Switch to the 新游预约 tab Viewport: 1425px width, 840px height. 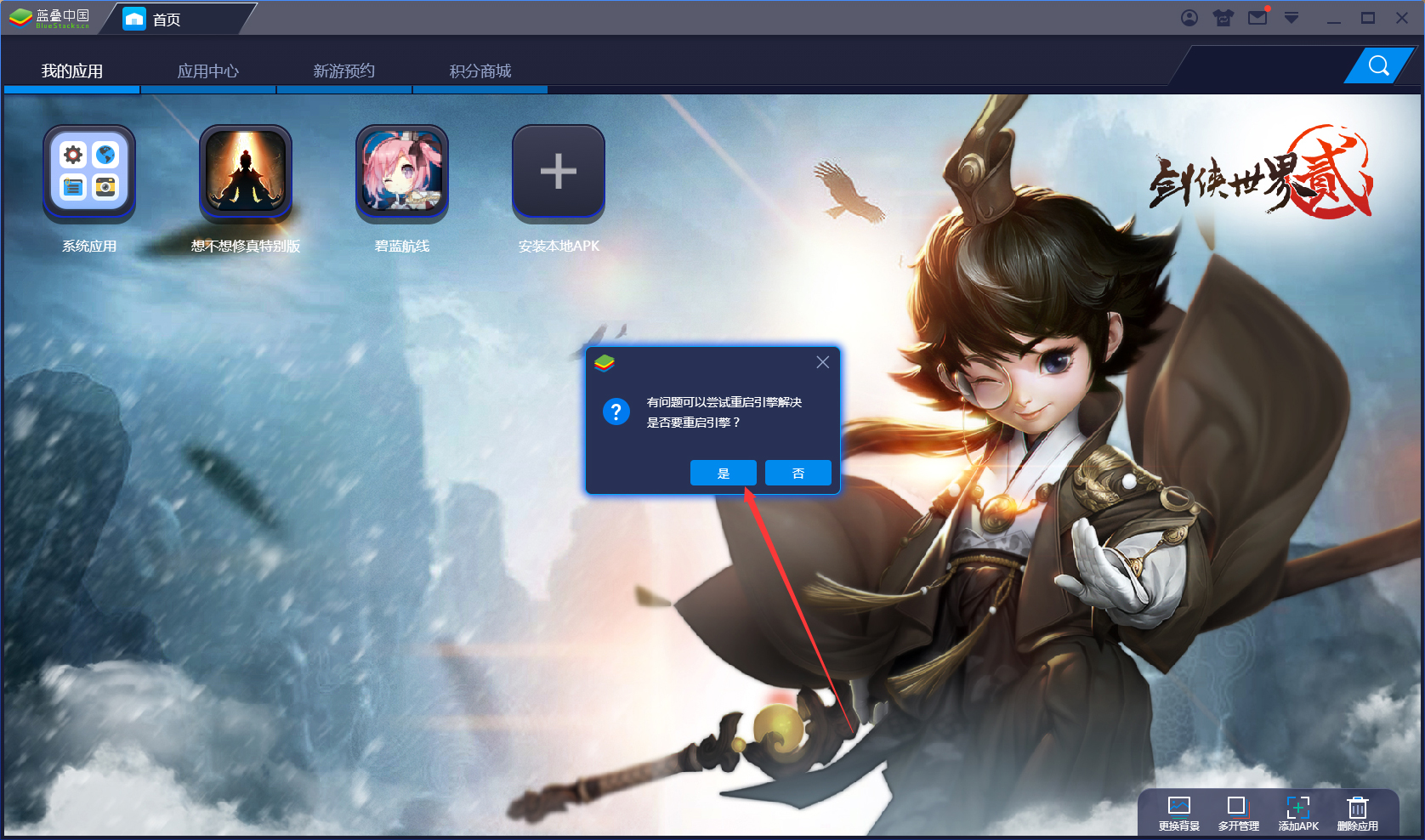tap(344, 71)
